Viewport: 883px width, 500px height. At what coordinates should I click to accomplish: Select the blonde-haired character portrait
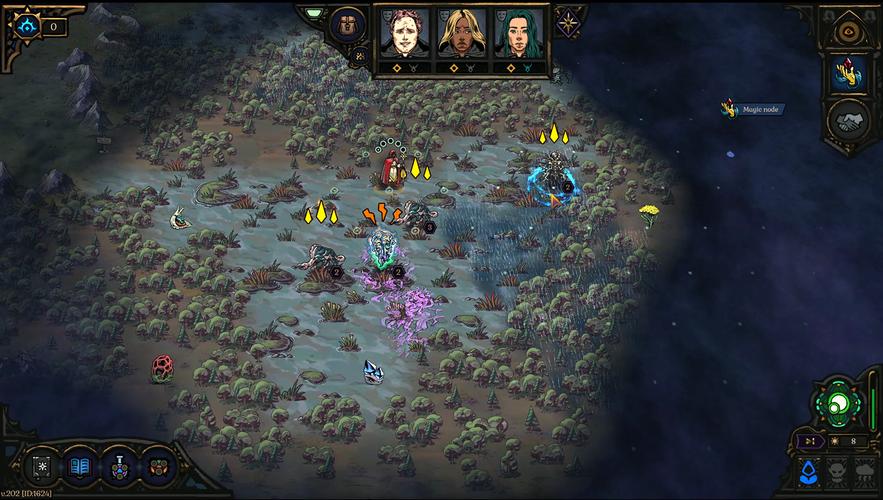(461, 33)
